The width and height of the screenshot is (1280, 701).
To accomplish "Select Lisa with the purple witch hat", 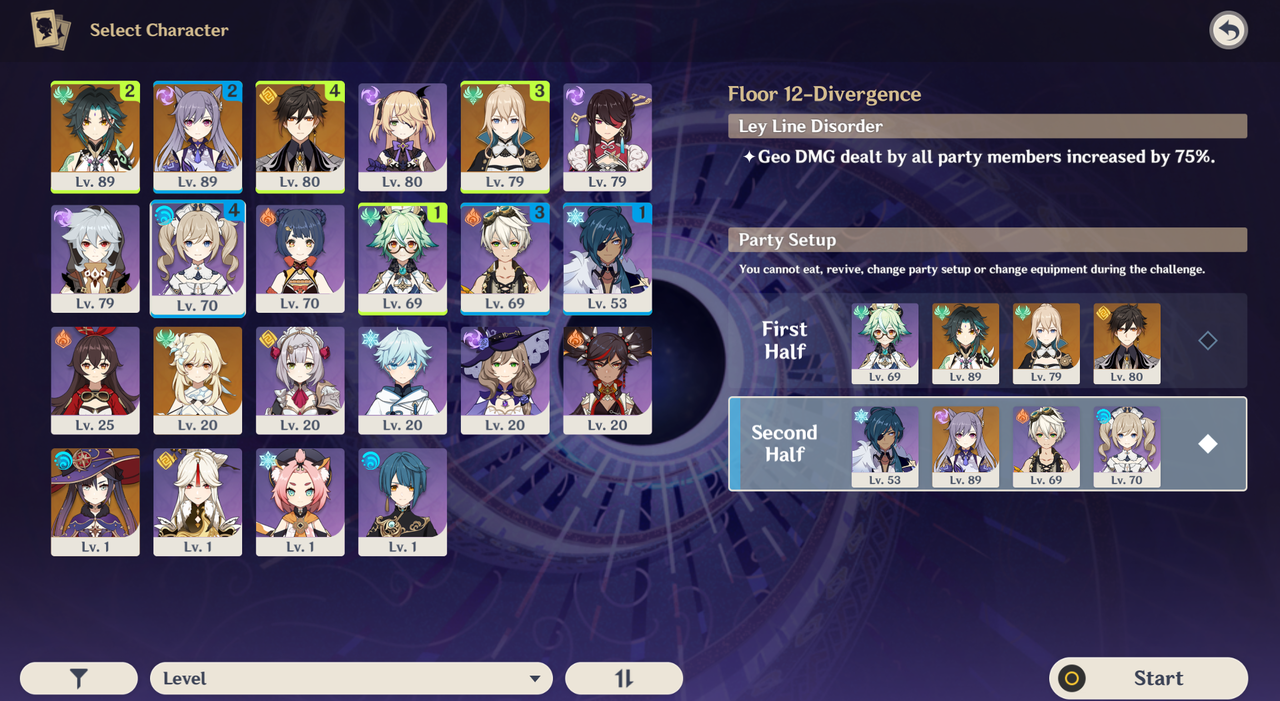I will pos(505,380).
